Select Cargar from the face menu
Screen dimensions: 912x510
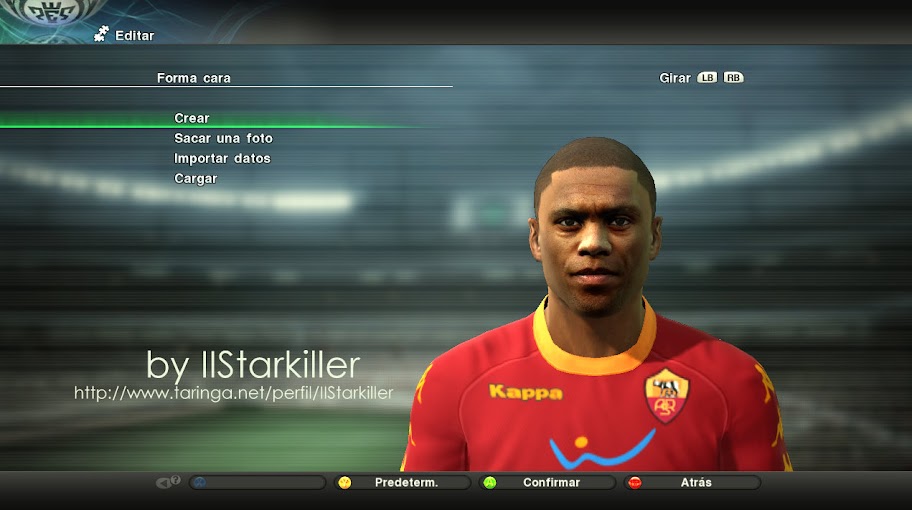tap(196, 178)
